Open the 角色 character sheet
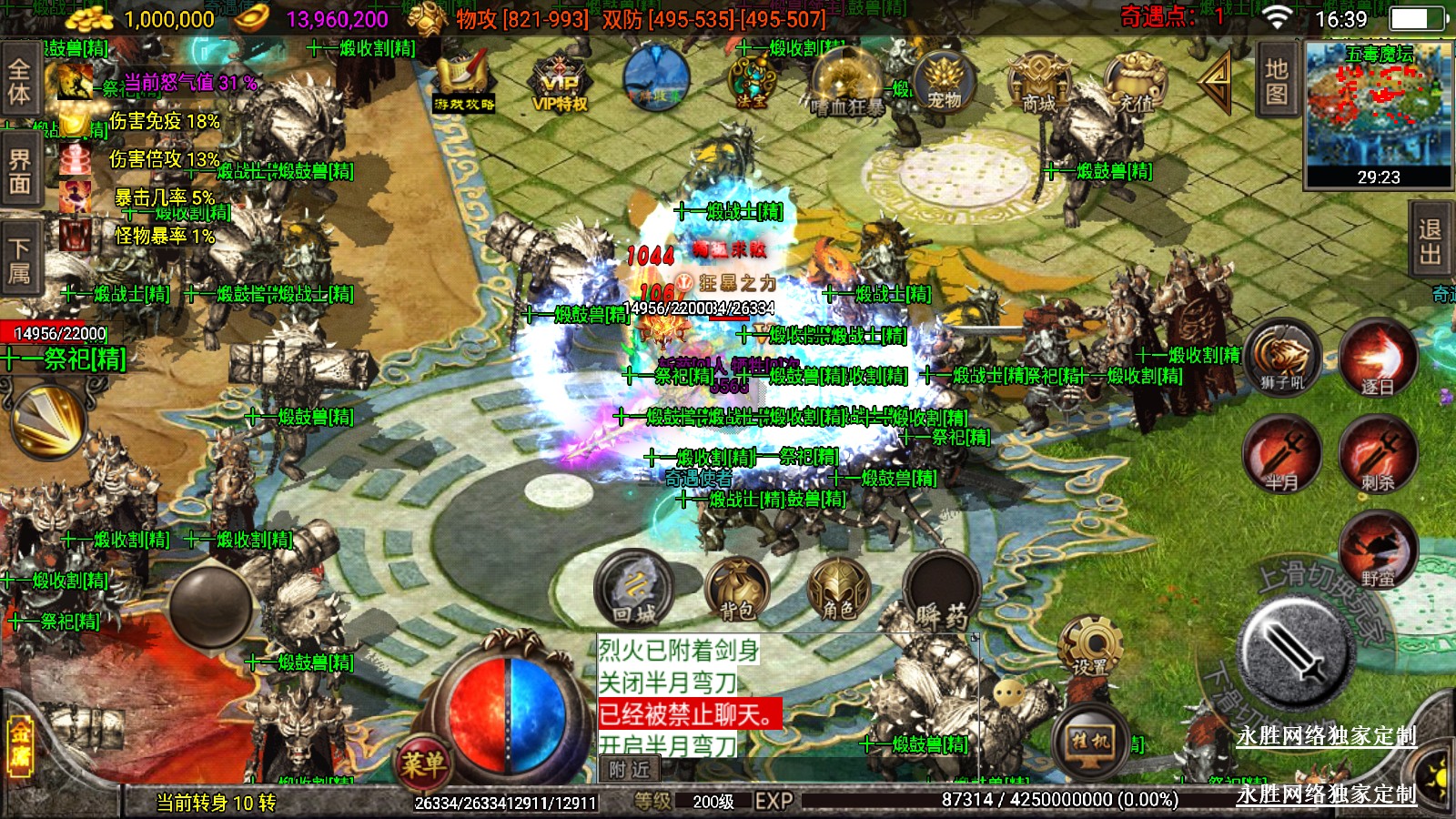1456x819 pixels. (x=838, y=589)
